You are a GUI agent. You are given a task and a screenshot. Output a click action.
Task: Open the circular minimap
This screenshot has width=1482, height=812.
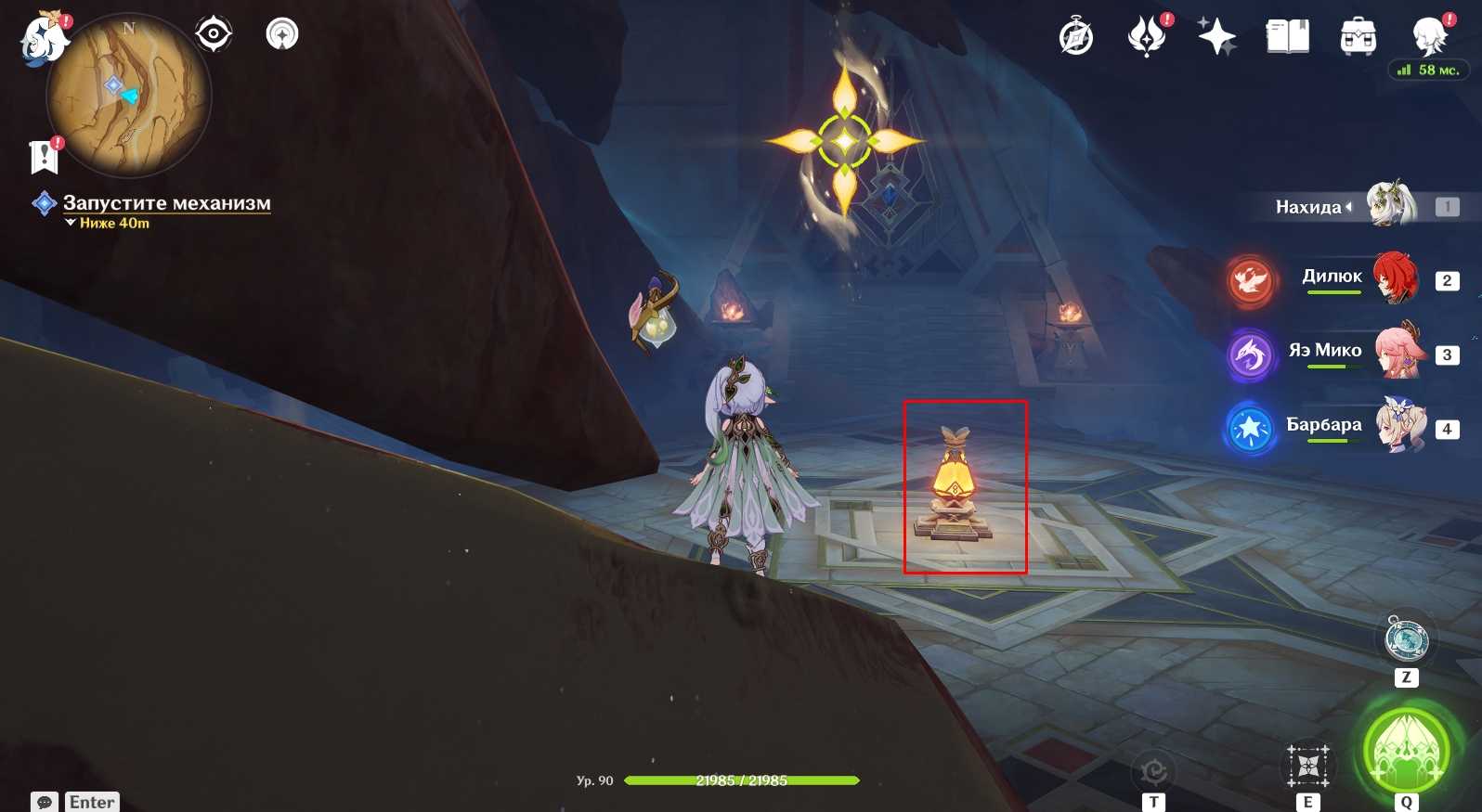(128, 95)
